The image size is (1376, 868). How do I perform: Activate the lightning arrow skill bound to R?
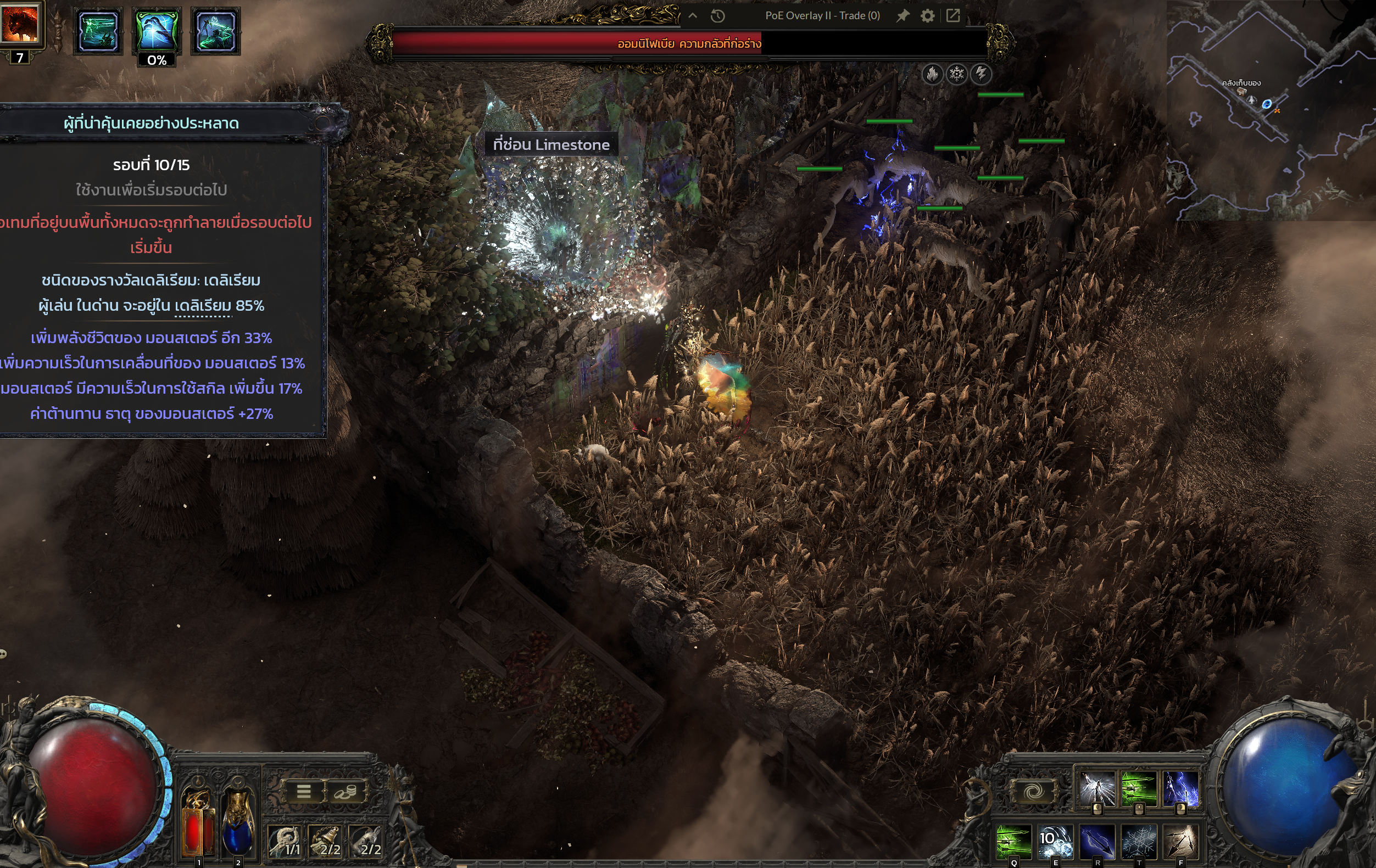tap(1097, 841)
